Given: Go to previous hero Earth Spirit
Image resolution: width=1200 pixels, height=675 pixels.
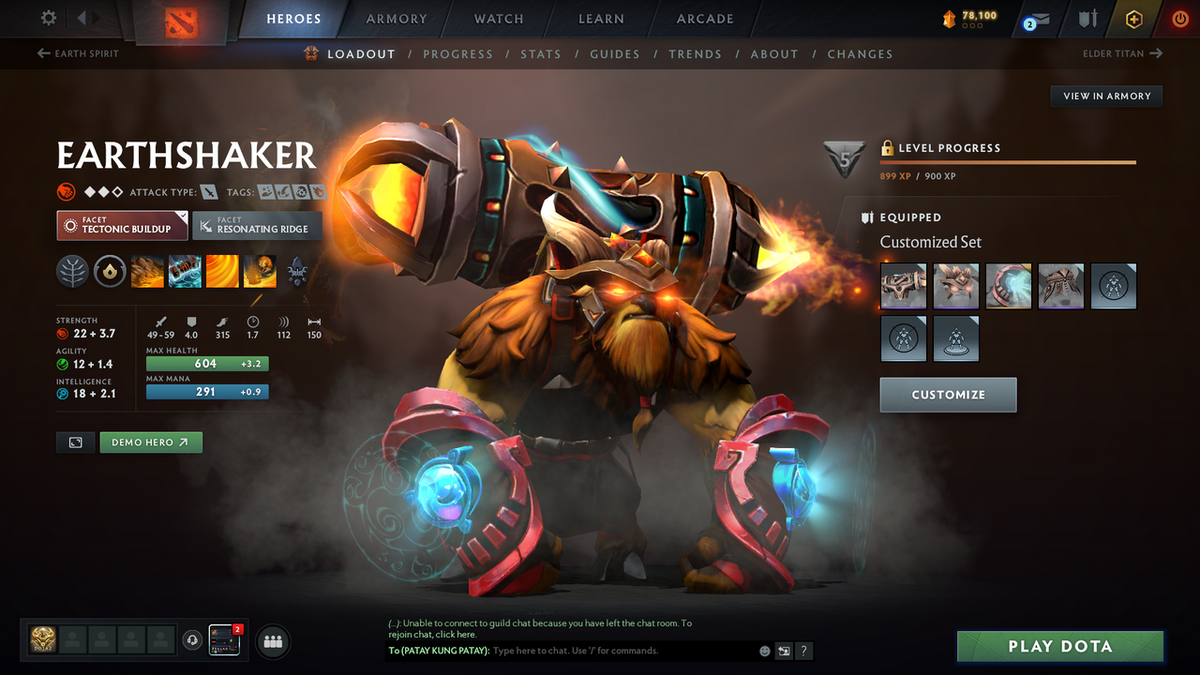Looking at the screenshot, I should [78, 54].
